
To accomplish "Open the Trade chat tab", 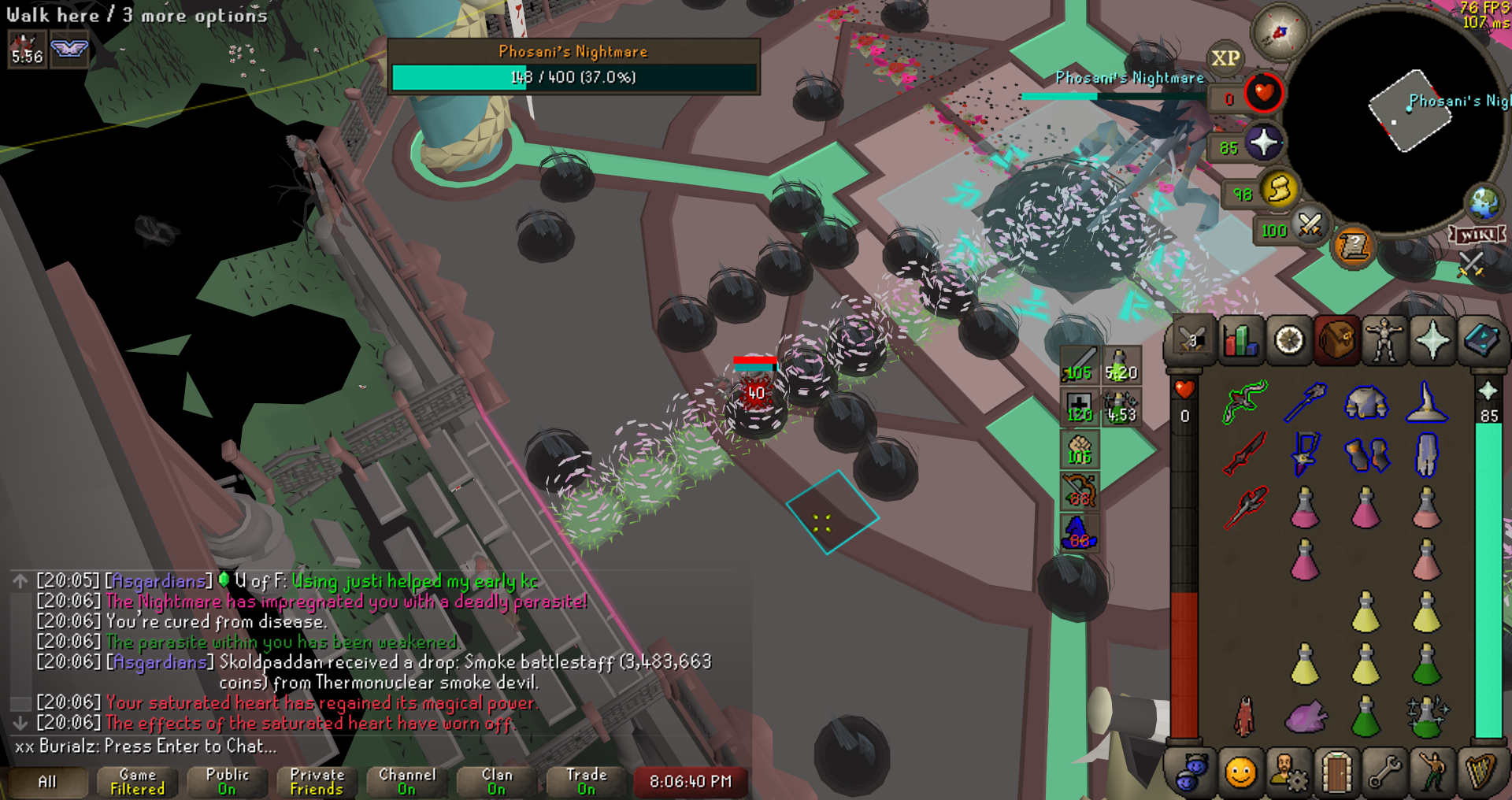I will pos(587,781).
